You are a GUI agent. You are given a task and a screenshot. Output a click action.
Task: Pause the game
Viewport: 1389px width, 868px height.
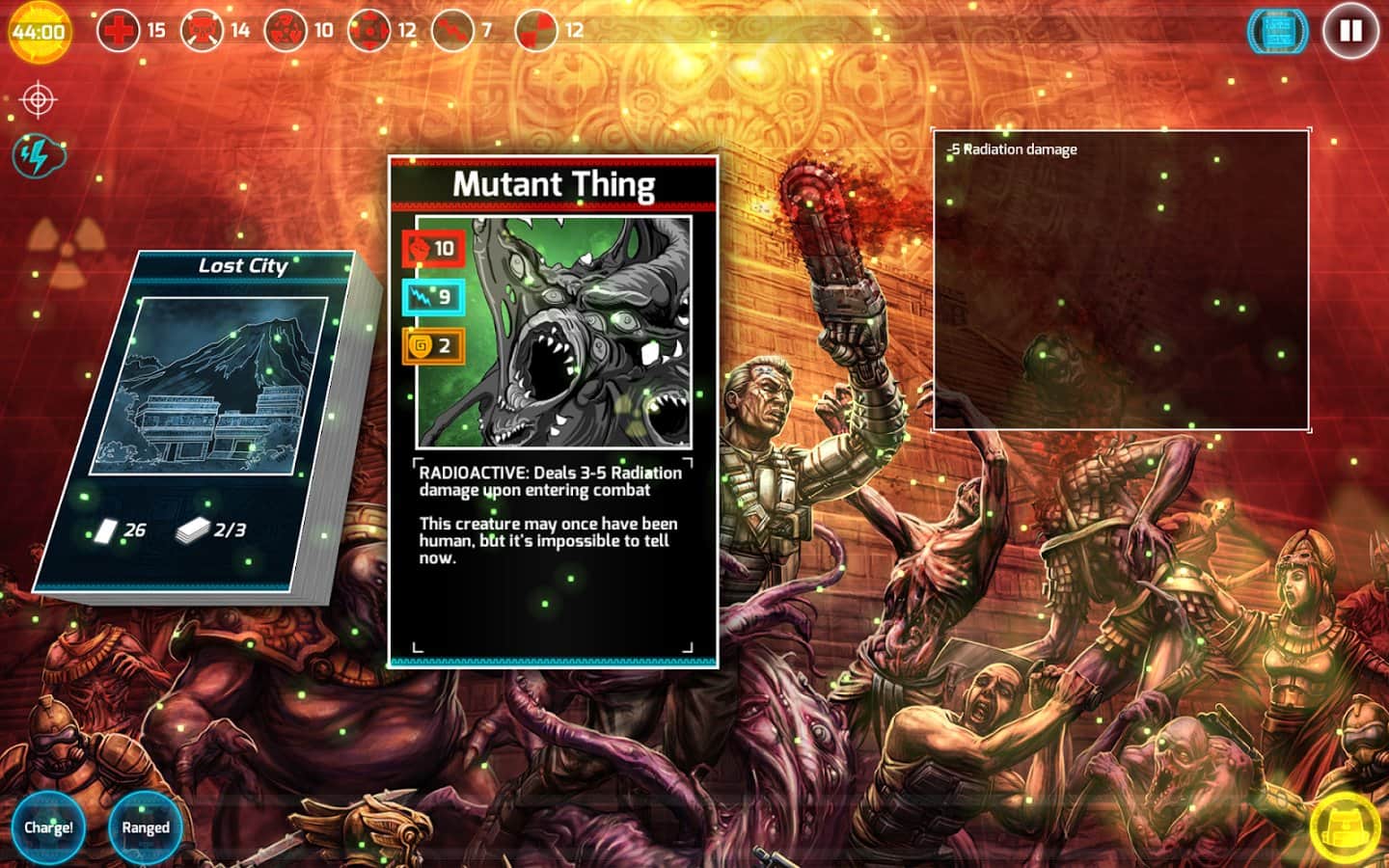point(1350,31)
